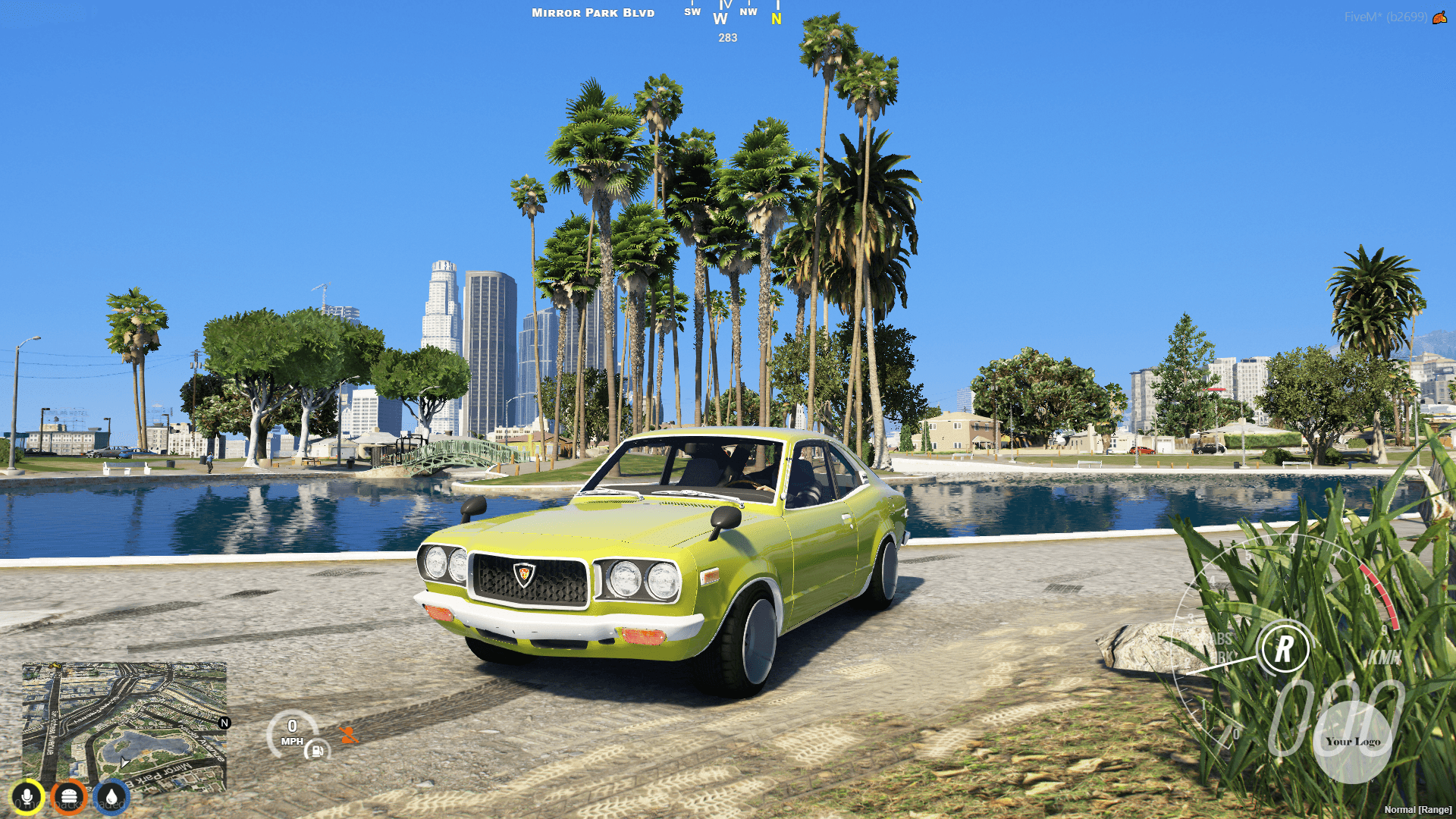Click the orange burger hunger icon

tap(68, 795)
